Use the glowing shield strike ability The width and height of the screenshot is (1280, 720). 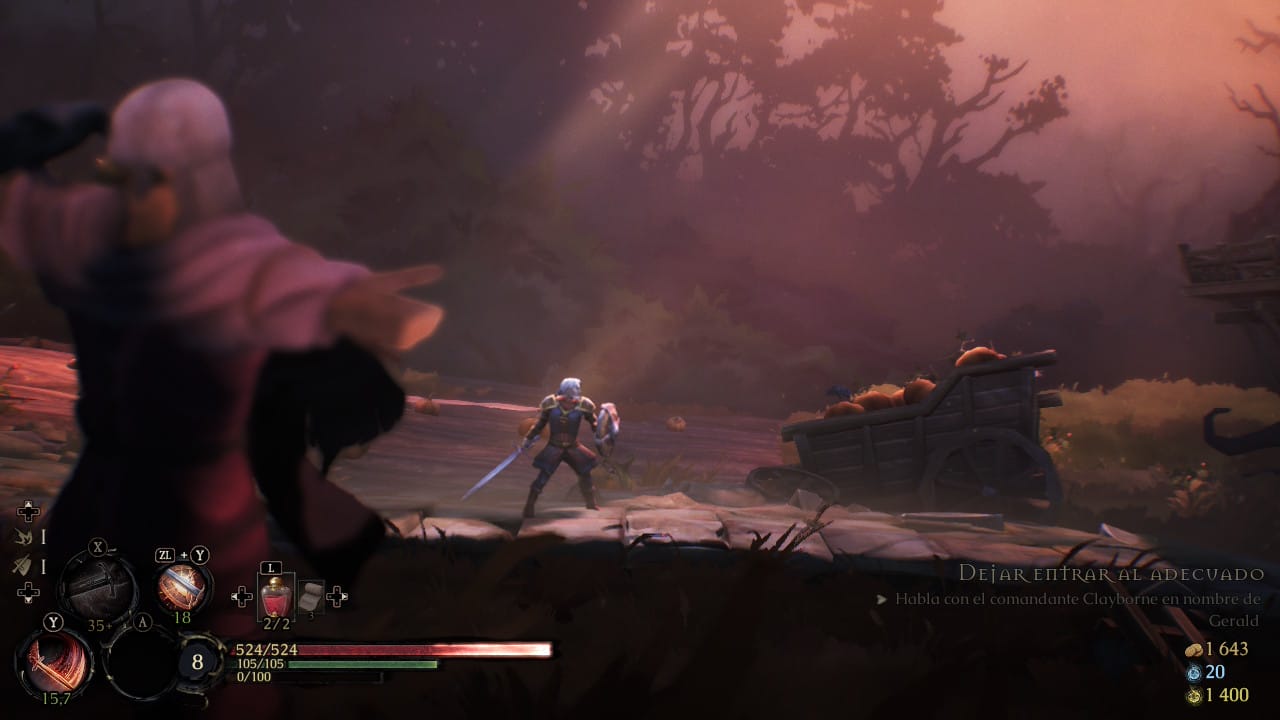[x=182, y=587]
